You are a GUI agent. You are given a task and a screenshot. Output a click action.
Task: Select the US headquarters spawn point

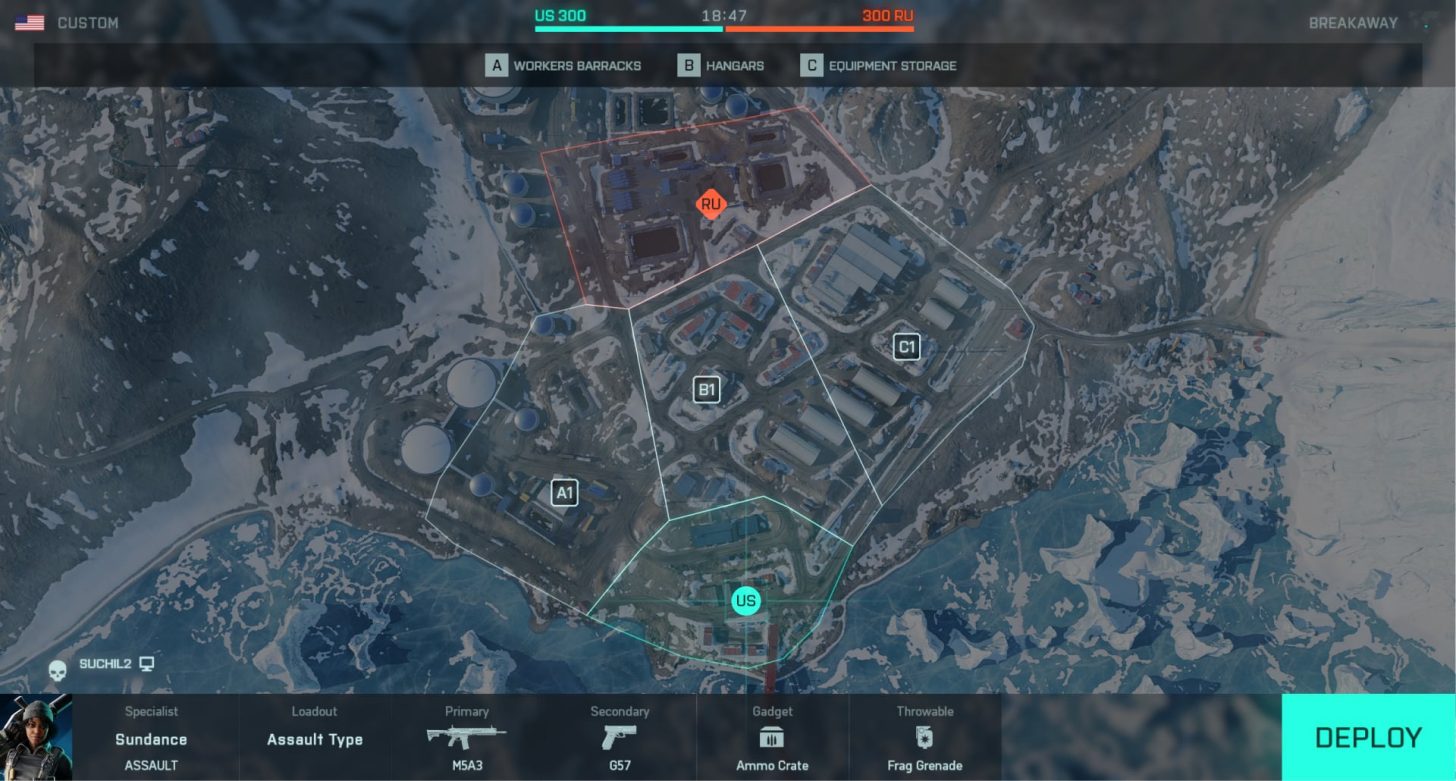pyautogui.click(x=745, y=601)
